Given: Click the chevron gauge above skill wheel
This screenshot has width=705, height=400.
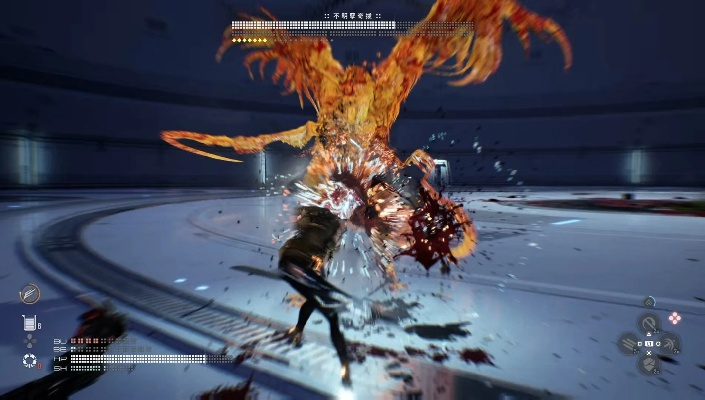Looking at the screenshot, I should click(649, 301).
